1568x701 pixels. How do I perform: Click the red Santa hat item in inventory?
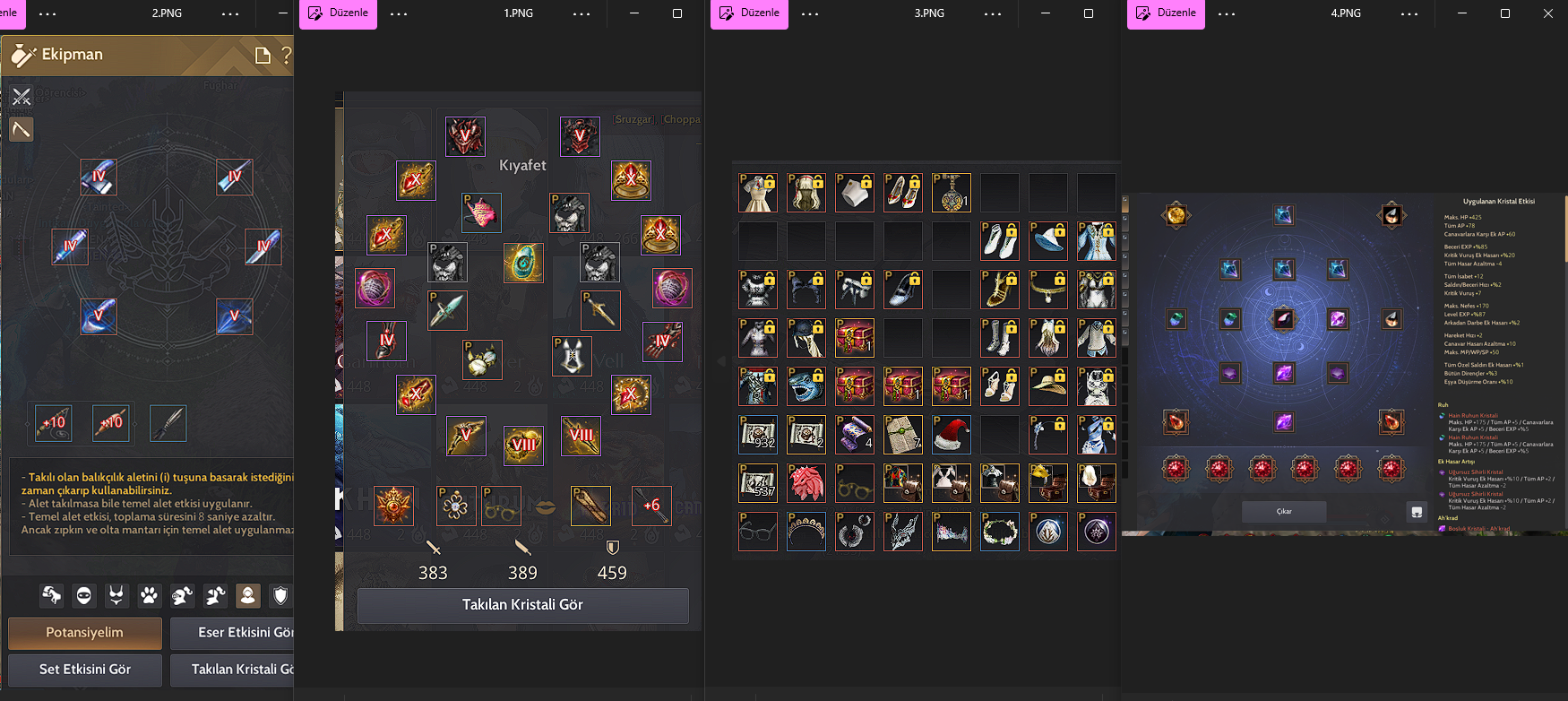point(952,435)
